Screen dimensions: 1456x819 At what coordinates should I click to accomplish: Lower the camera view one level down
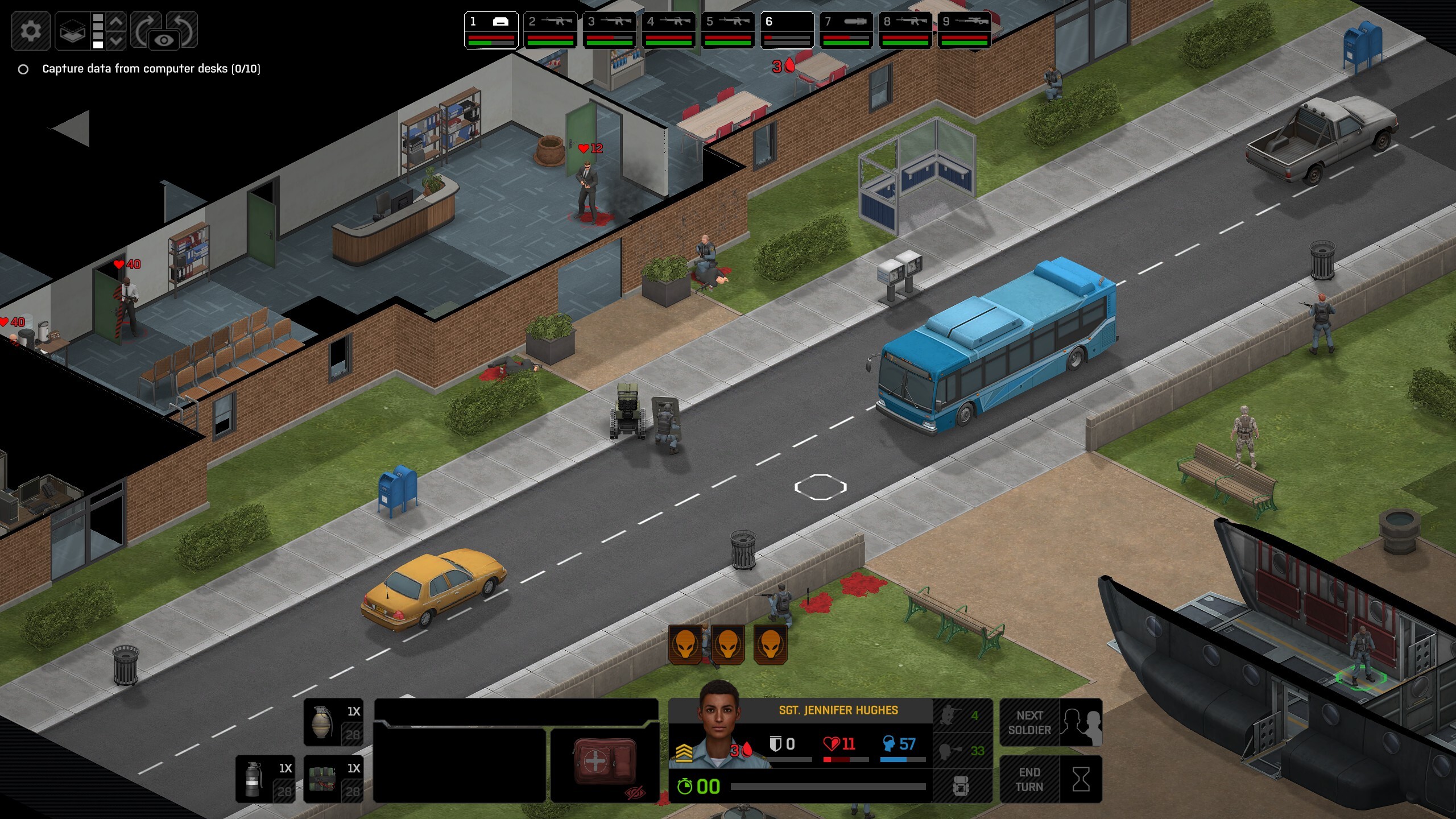pyautogui.click(x=116, y=40)
